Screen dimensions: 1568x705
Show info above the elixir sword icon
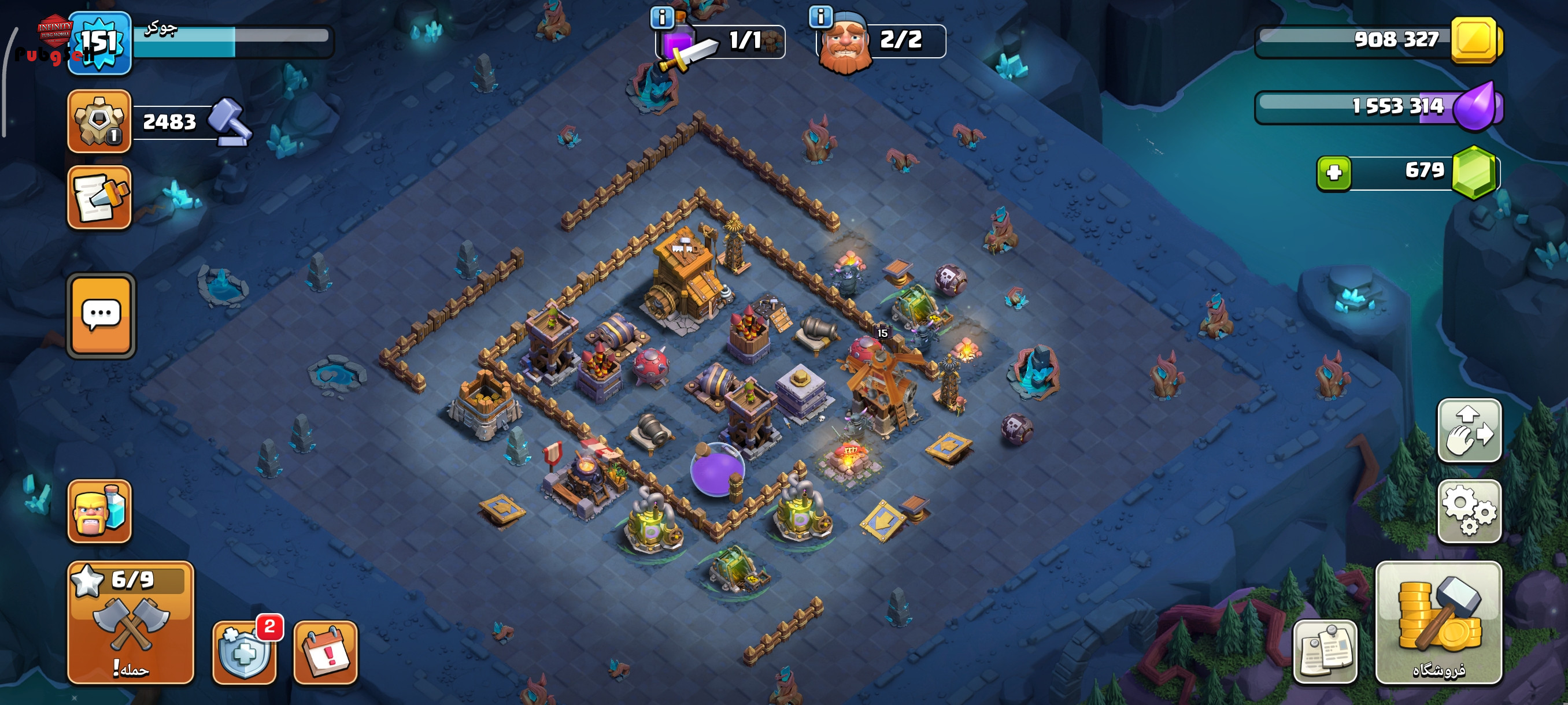coord(662,16)
